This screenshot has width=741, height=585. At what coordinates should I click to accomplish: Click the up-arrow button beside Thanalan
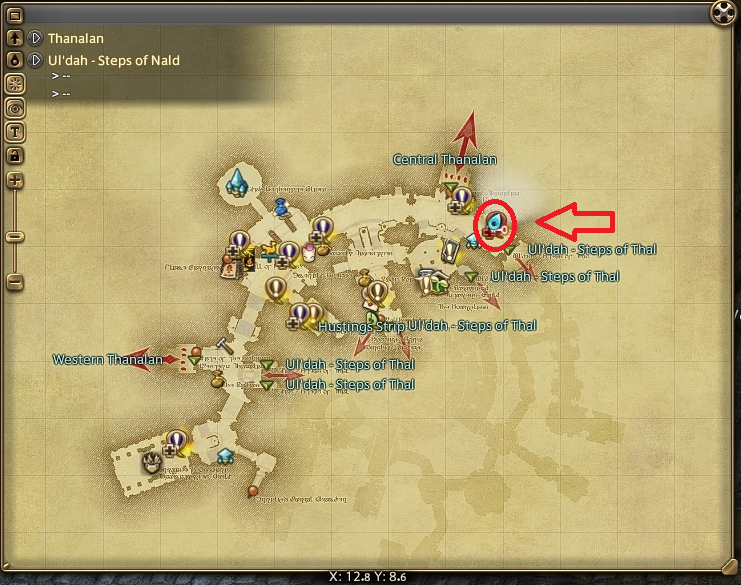[15, 38]
